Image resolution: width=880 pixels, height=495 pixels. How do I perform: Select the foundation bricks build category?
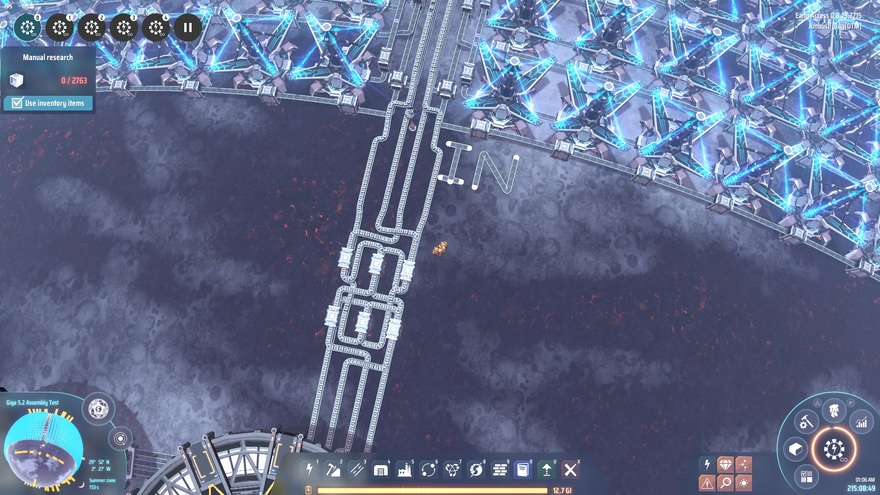click(x=499, y=469)
